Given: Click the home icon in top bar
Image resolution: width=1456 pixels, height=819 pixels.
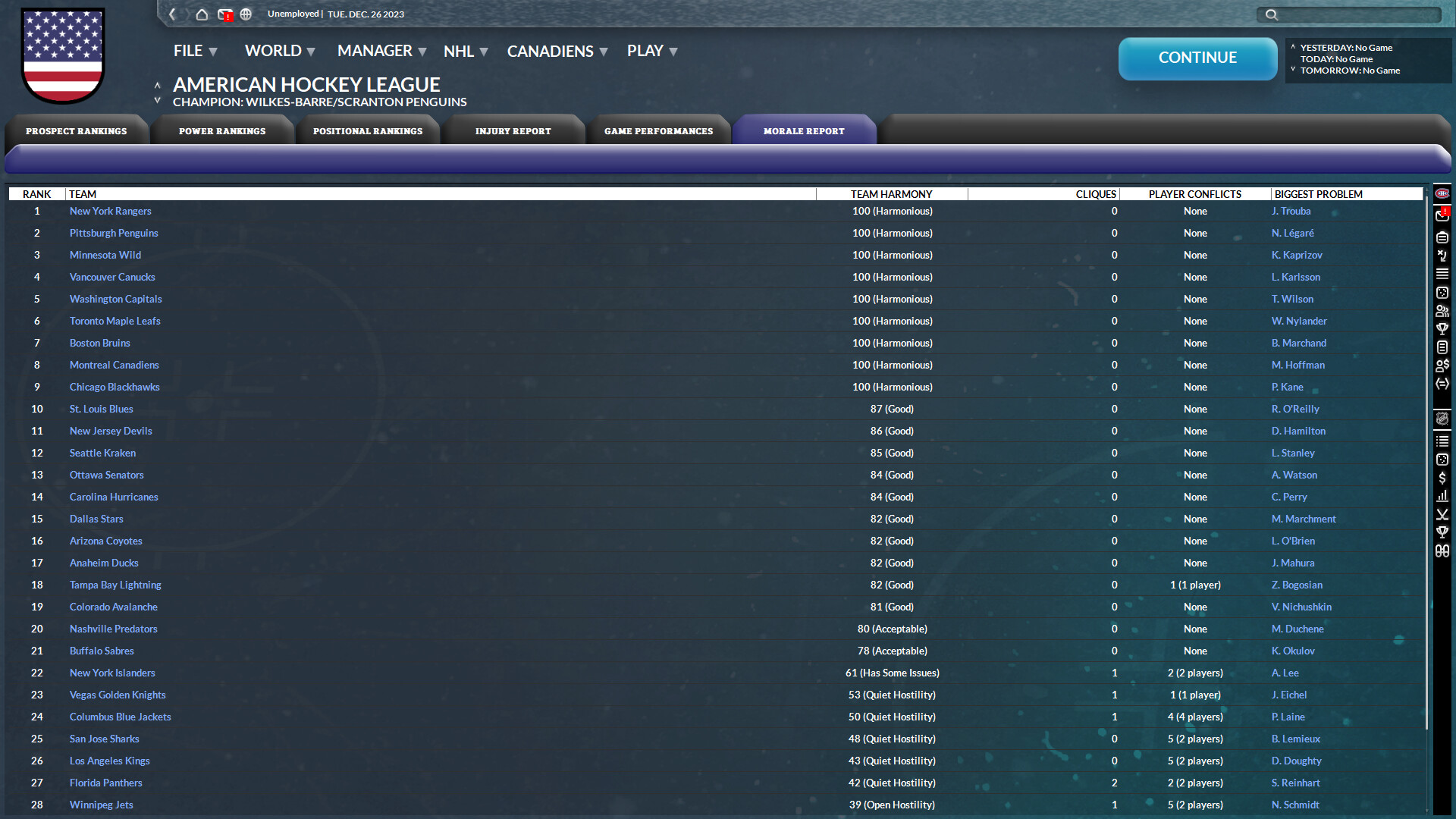Looking at the screenshot, I should click(x=202, y=14).
